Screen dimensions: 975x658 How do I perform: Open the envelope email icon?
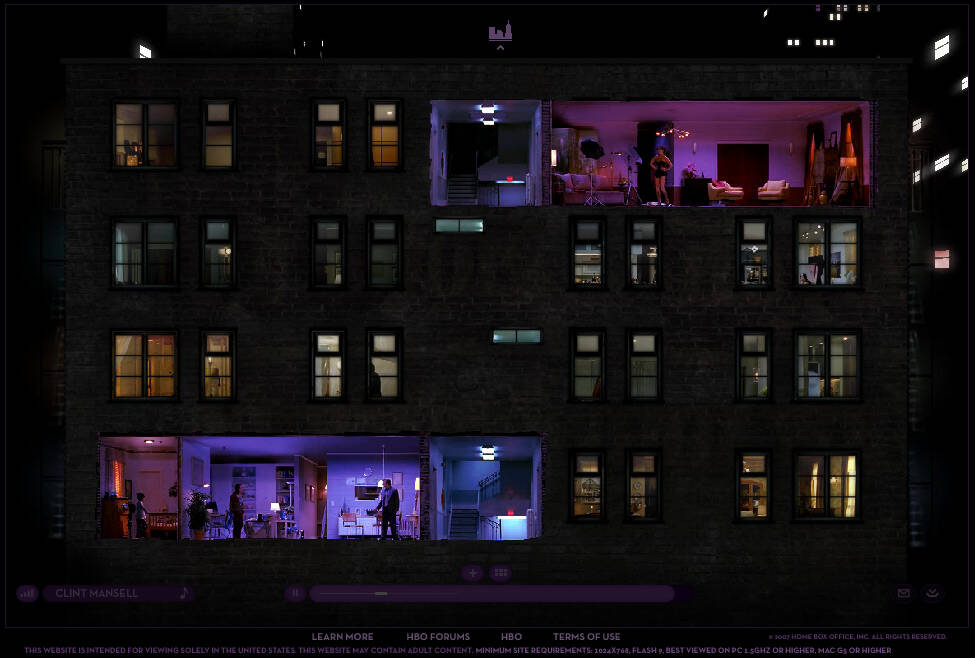[x=904, y=593]
